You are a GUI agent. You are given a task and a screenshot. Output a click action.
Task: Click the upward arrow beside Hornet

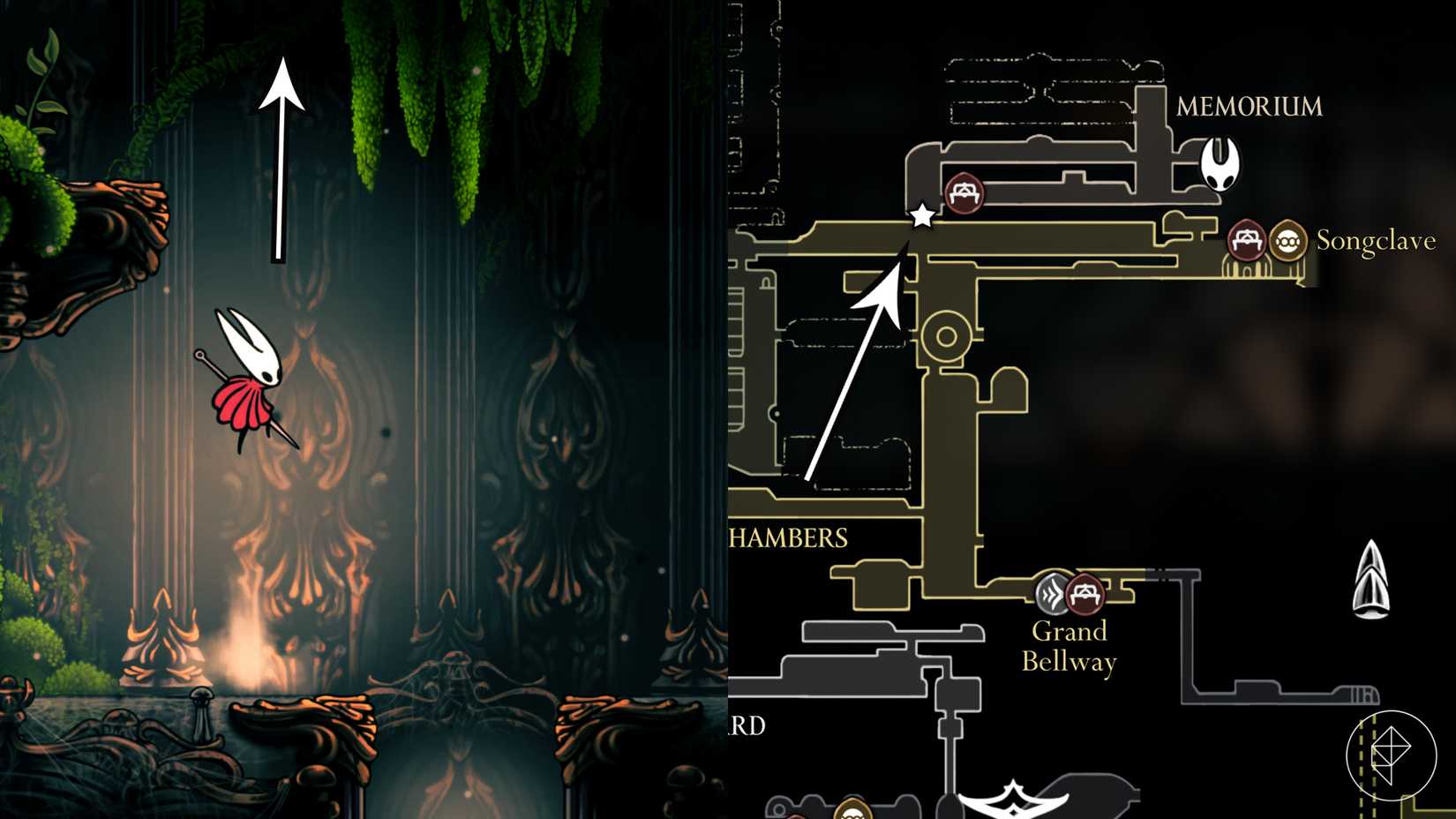coord(281,159)
